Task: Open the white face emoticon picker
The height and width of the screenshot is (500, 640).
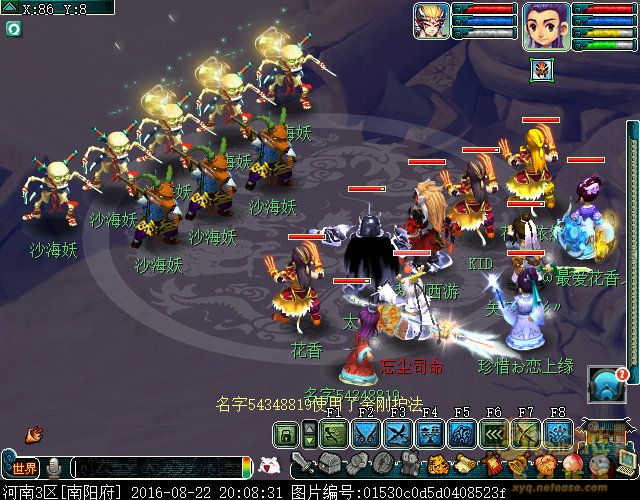Action: click(268, 465)
